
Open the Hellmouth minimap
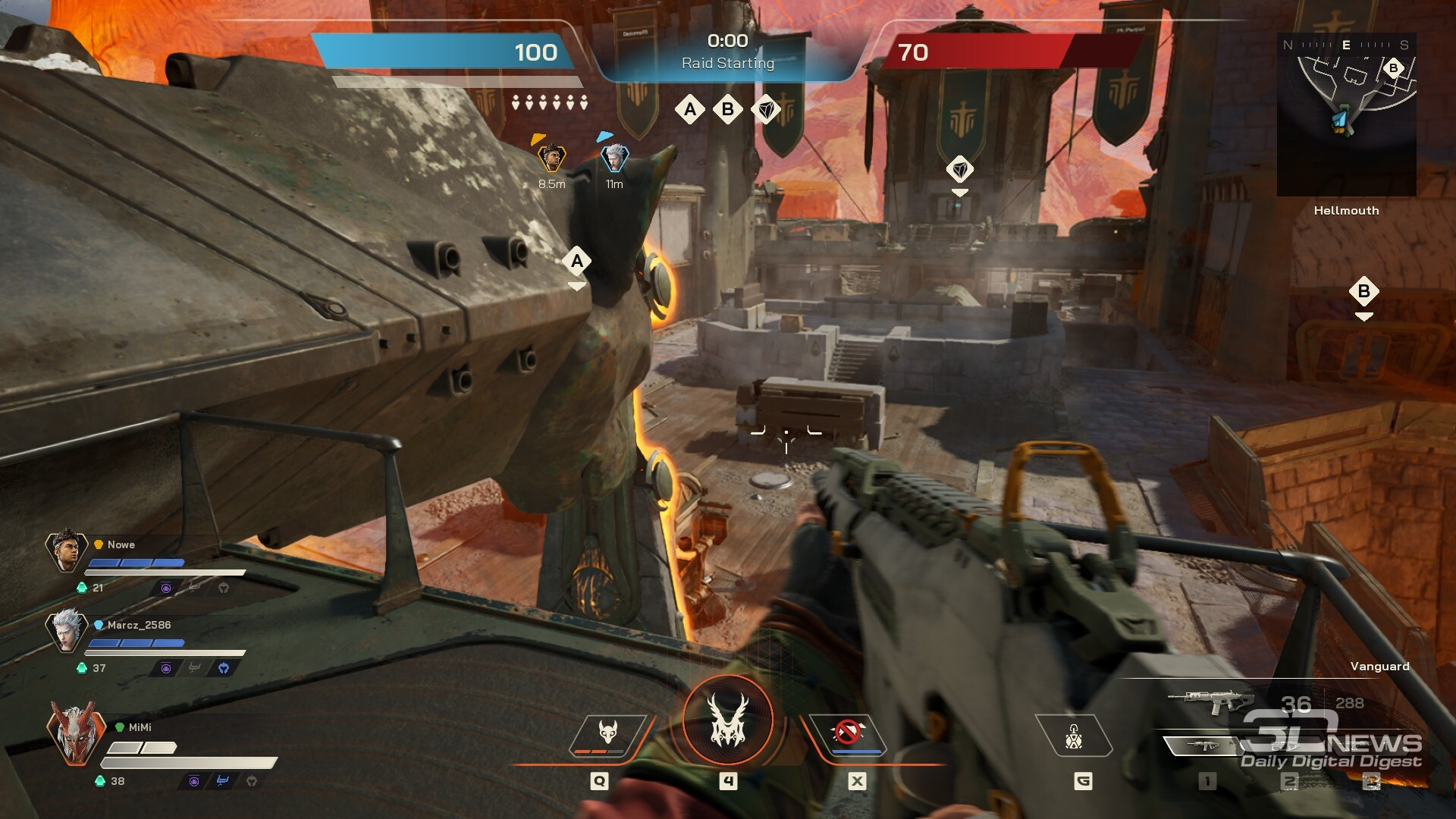(x=1346, y=115)
